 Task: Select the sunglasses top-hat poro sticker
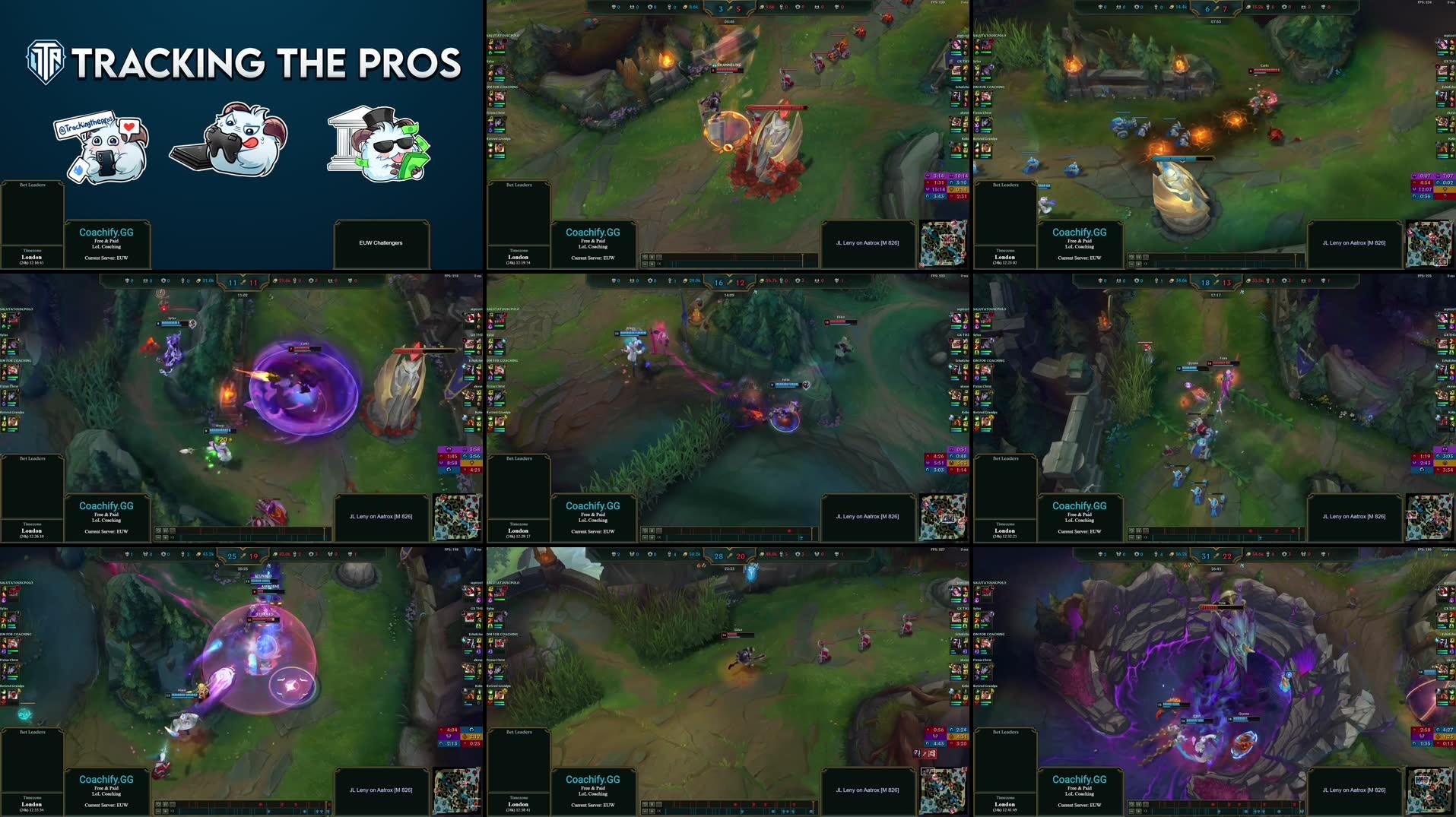(x=379, y=144)
